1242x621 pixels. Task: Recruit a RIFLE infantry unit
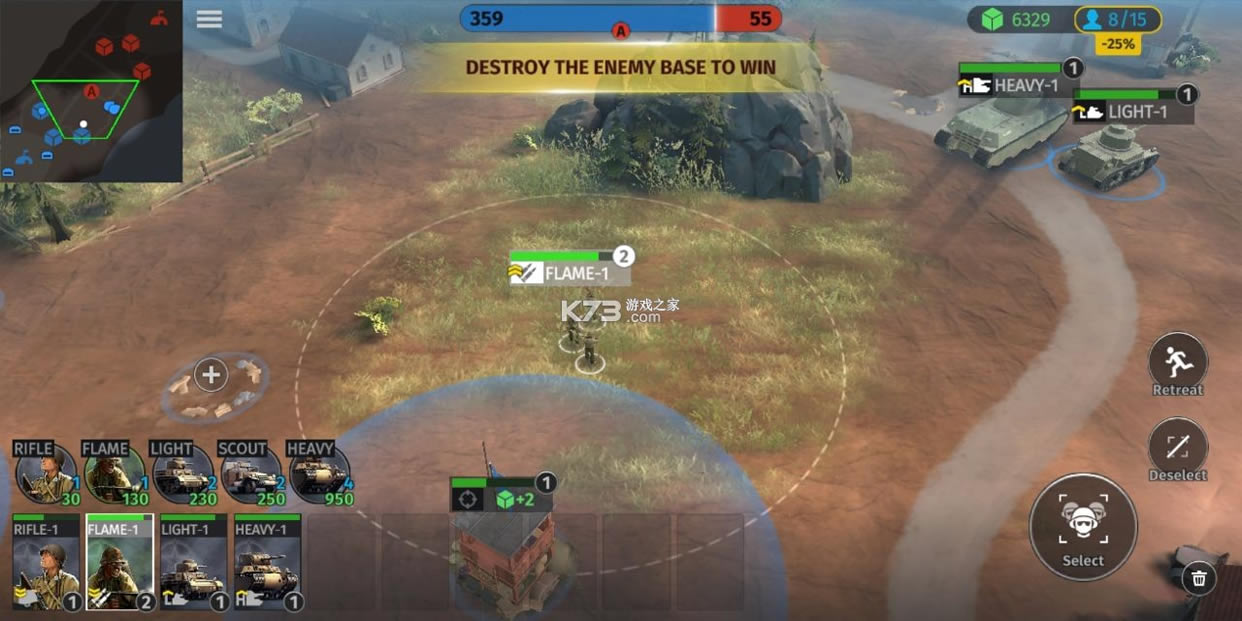coord(46,474)
